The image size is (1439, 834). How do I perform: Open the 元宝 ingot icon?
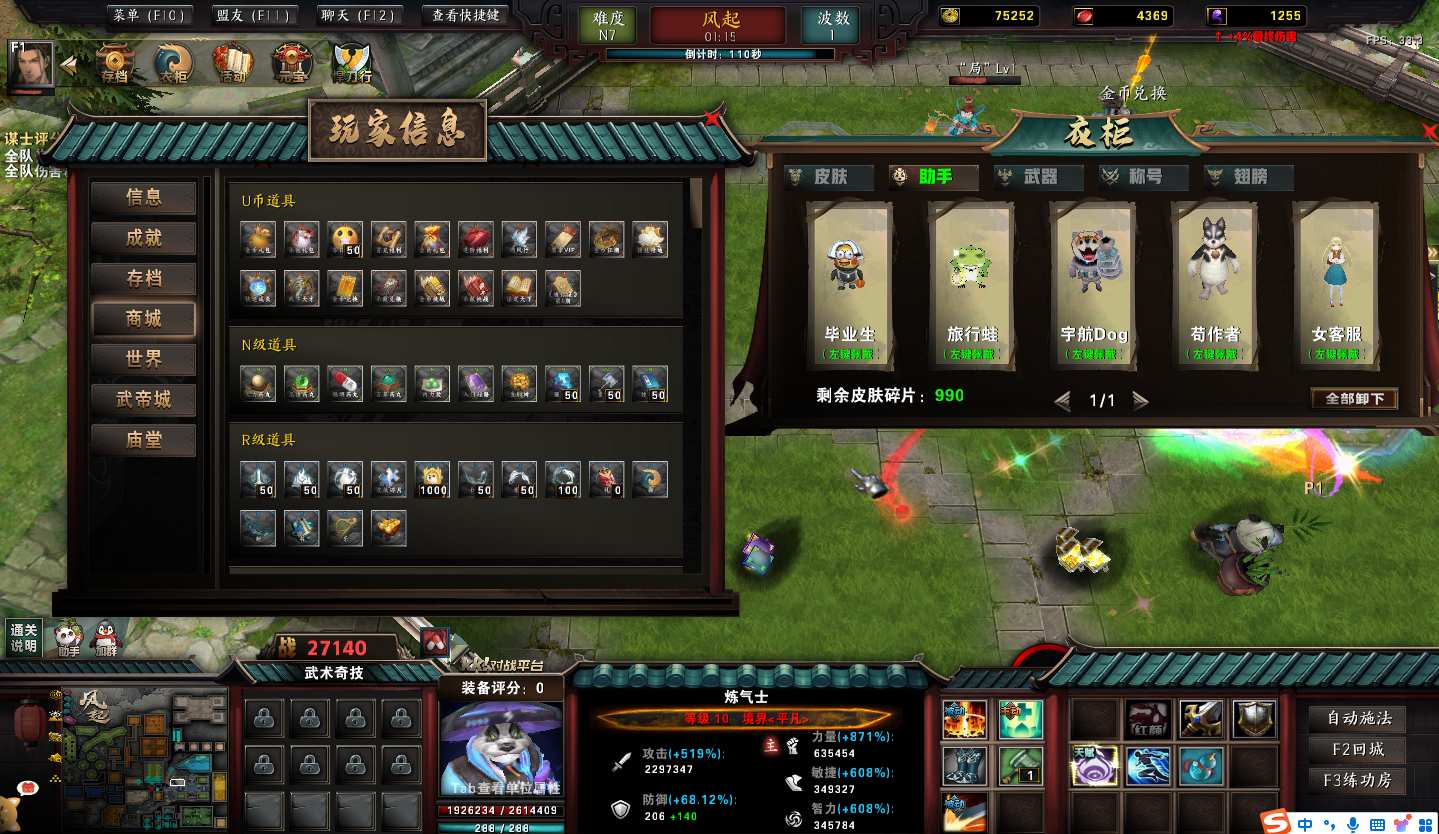coord(293,65)
